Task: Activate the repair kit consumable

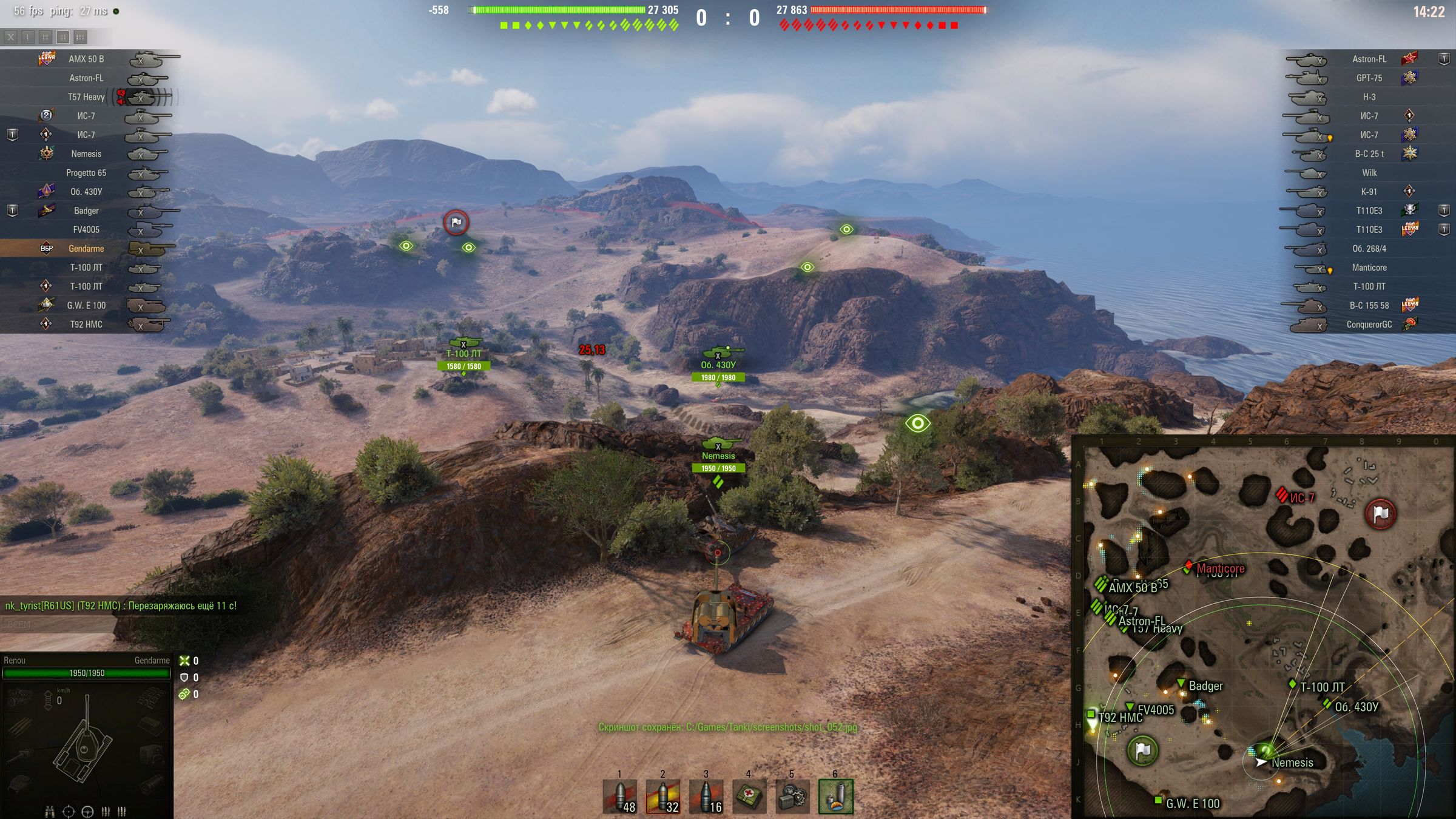Action: [x=792, y=797]
